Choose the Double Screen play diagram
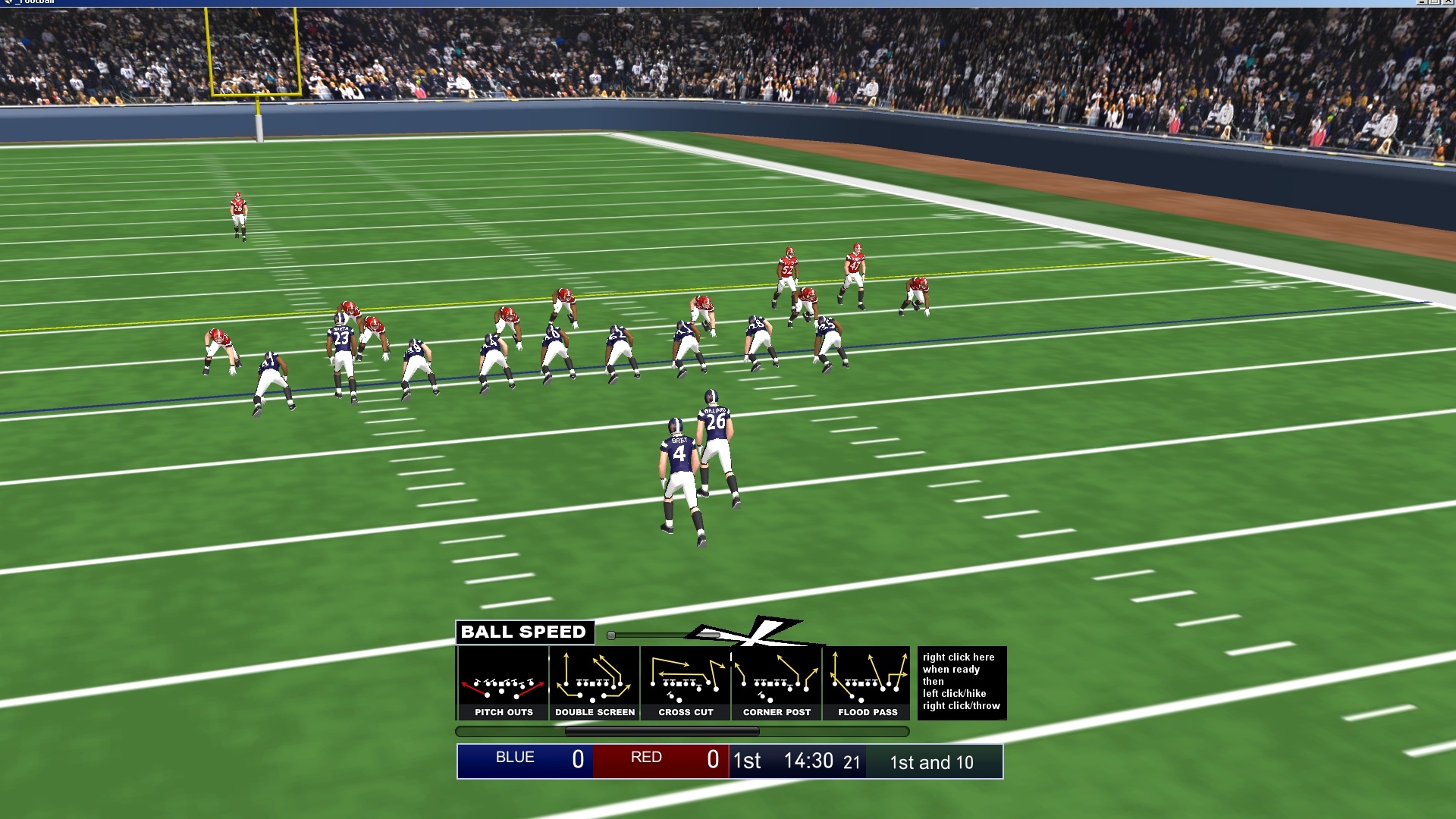 595,683
